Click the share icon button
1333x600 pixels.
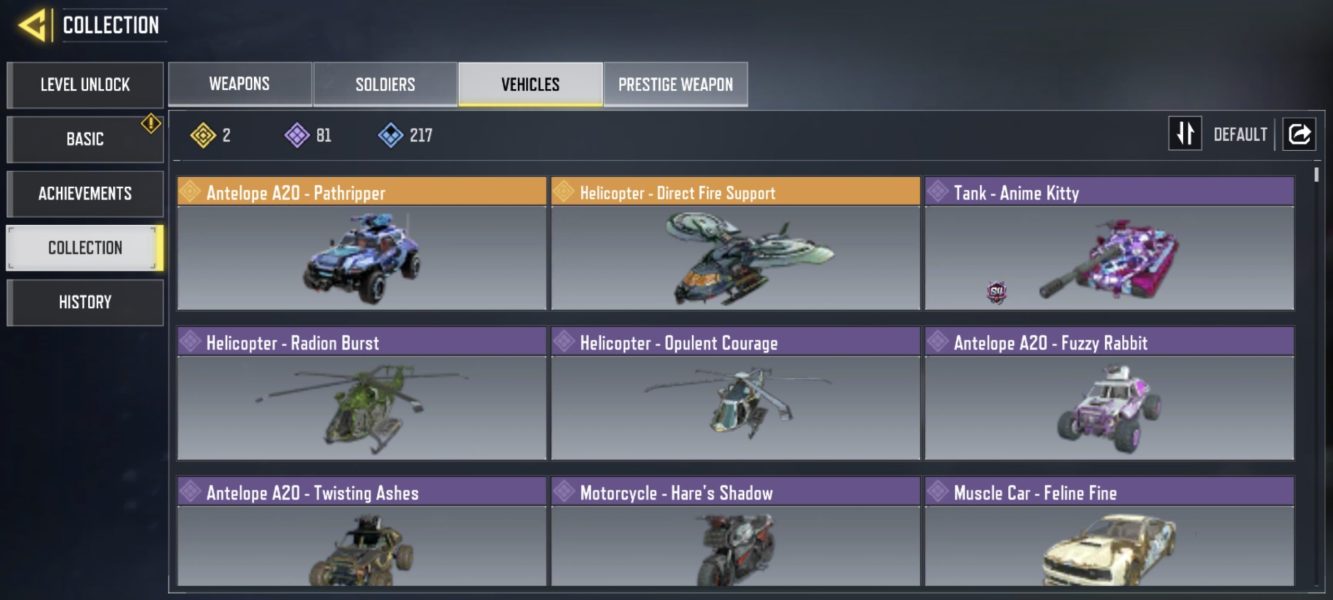[1299, 134]
